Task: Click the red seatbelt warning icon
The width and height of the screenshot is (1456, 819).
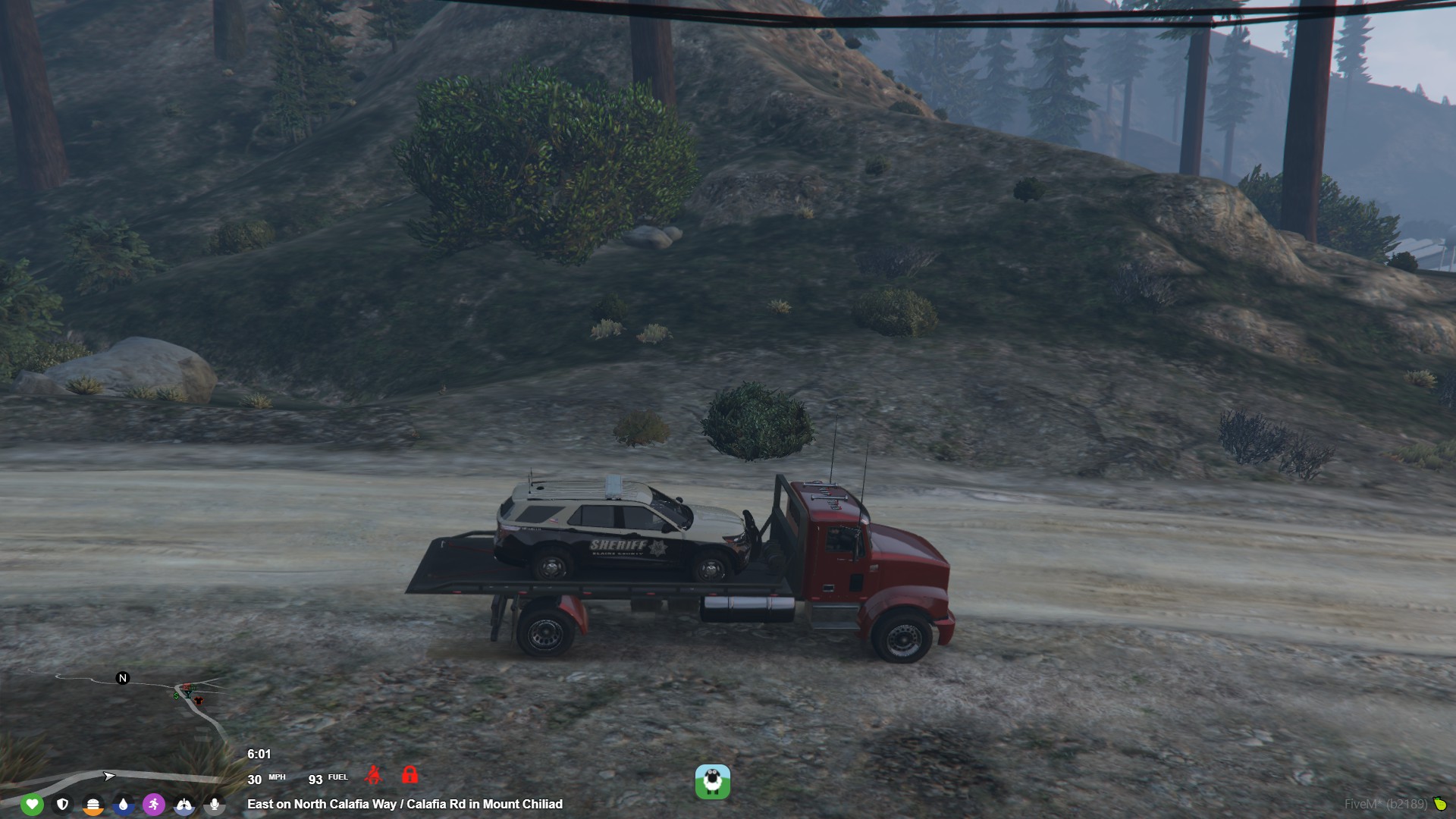Action: pos(373,775)
